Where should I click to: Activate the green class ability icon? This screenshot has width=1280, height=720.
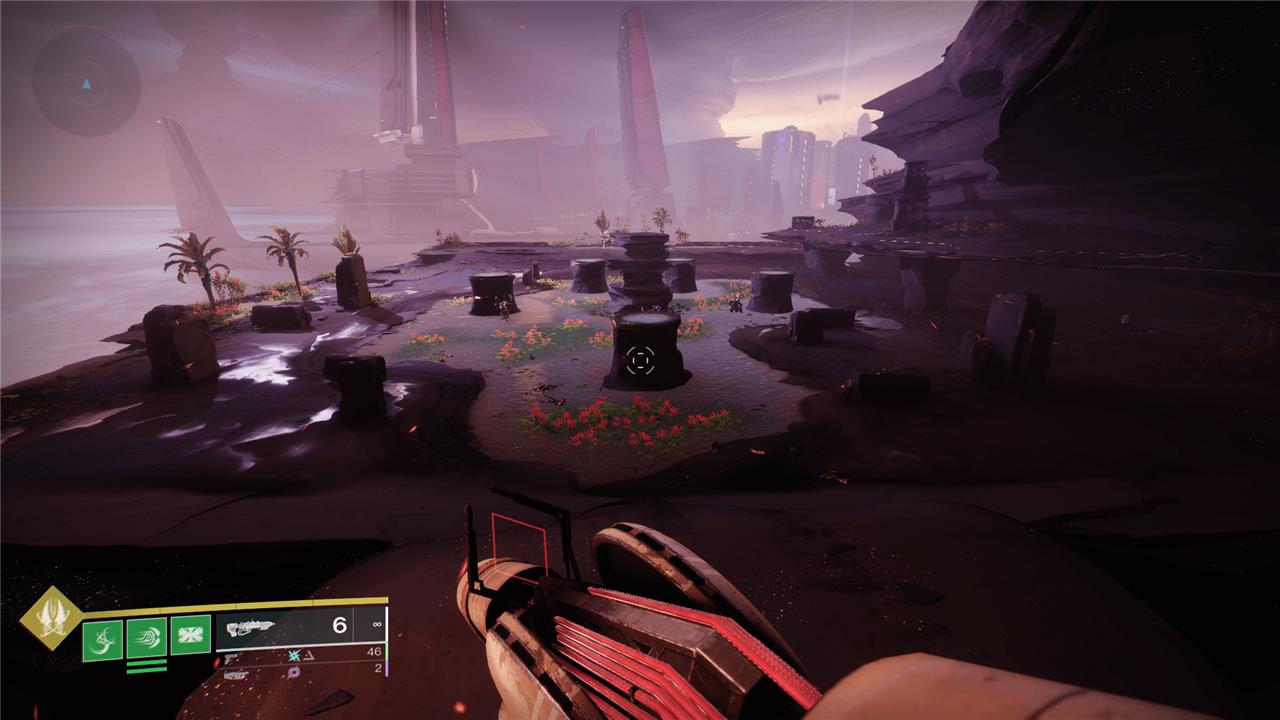click(190, 634)
